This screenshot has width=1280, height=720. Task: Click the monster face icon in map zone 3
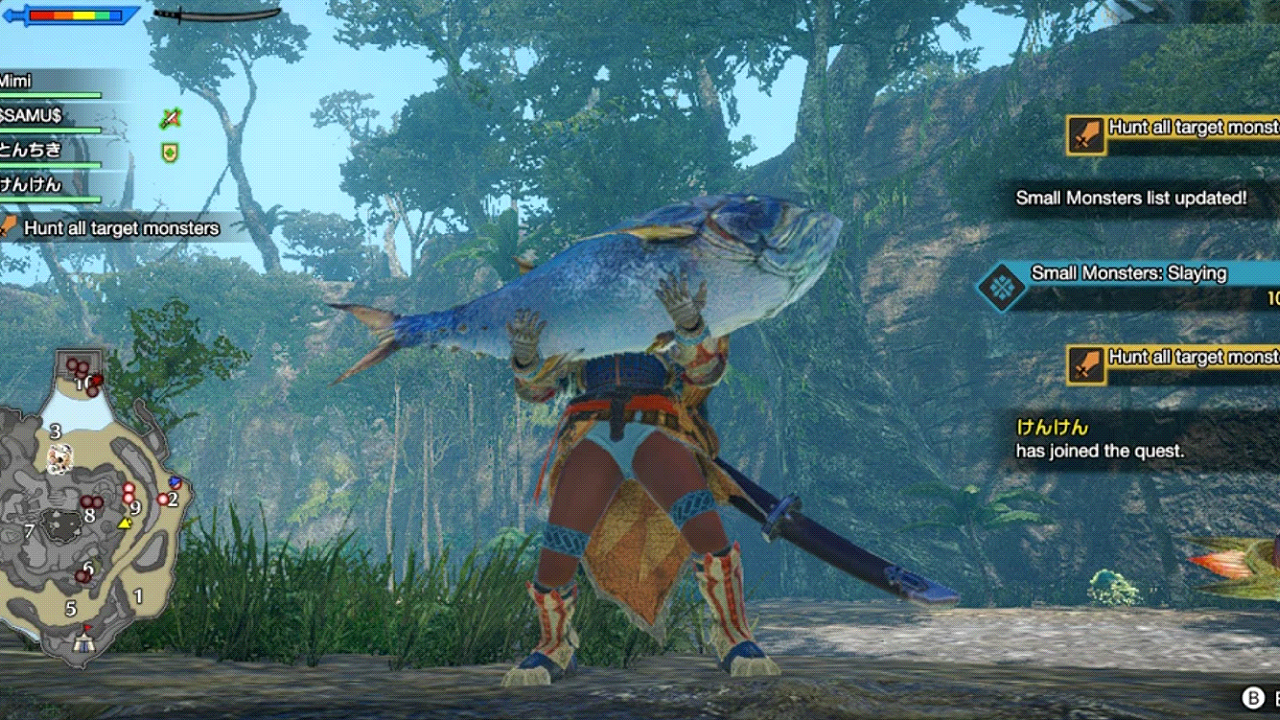(x=61, y=459)
